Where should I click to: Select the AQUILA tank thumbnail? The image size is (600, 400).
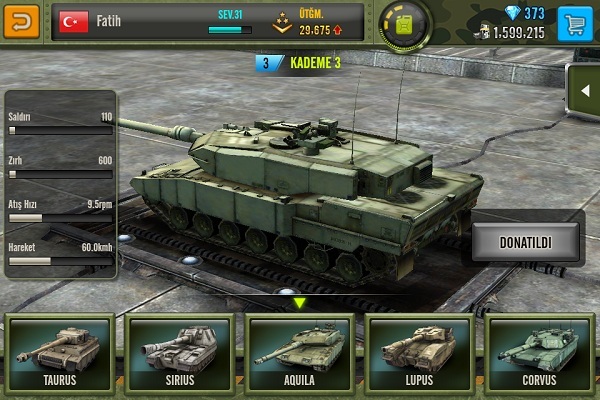pos(300,352)
